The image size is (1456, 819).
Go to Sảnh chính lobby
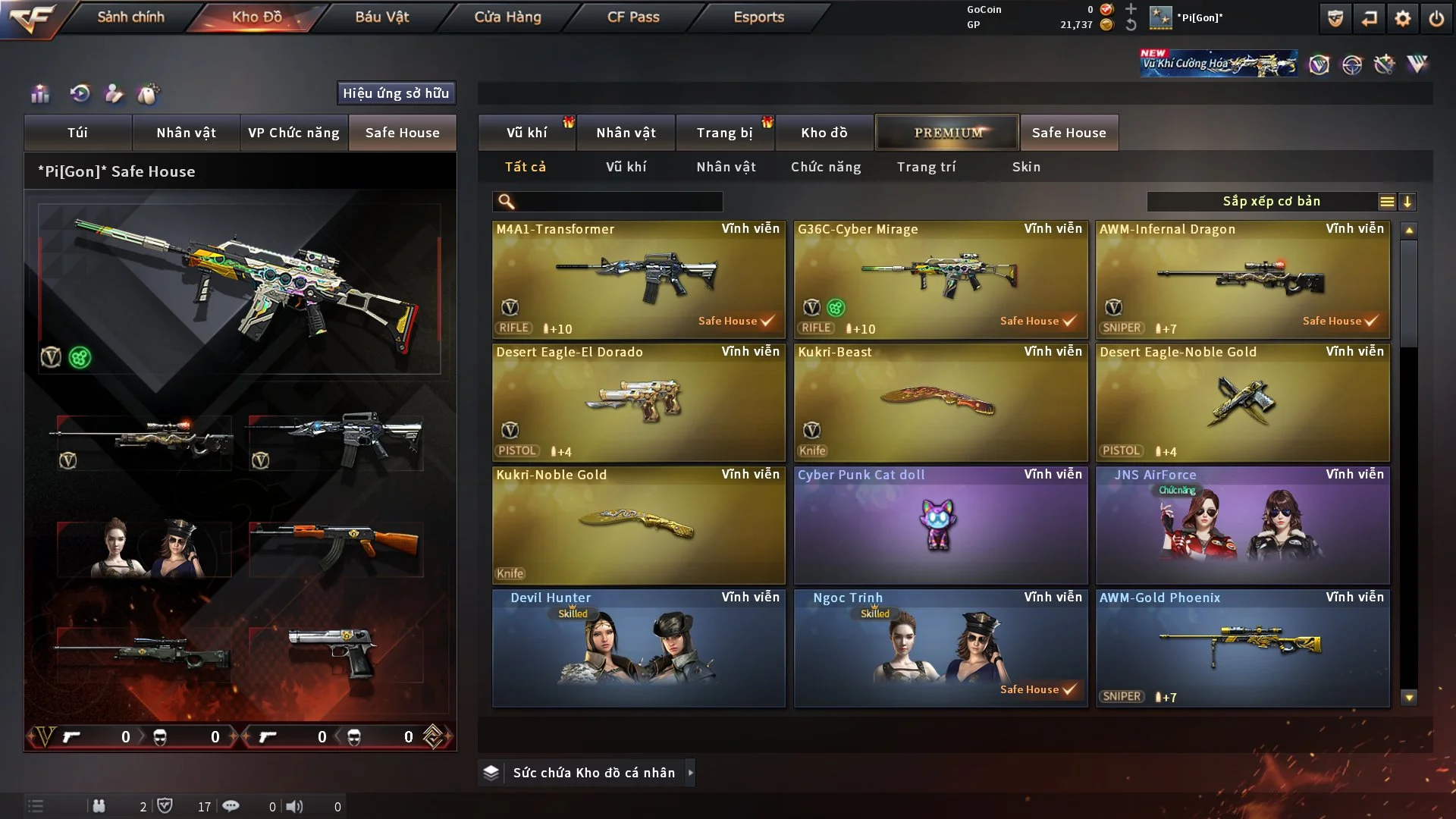pos(130,17)
